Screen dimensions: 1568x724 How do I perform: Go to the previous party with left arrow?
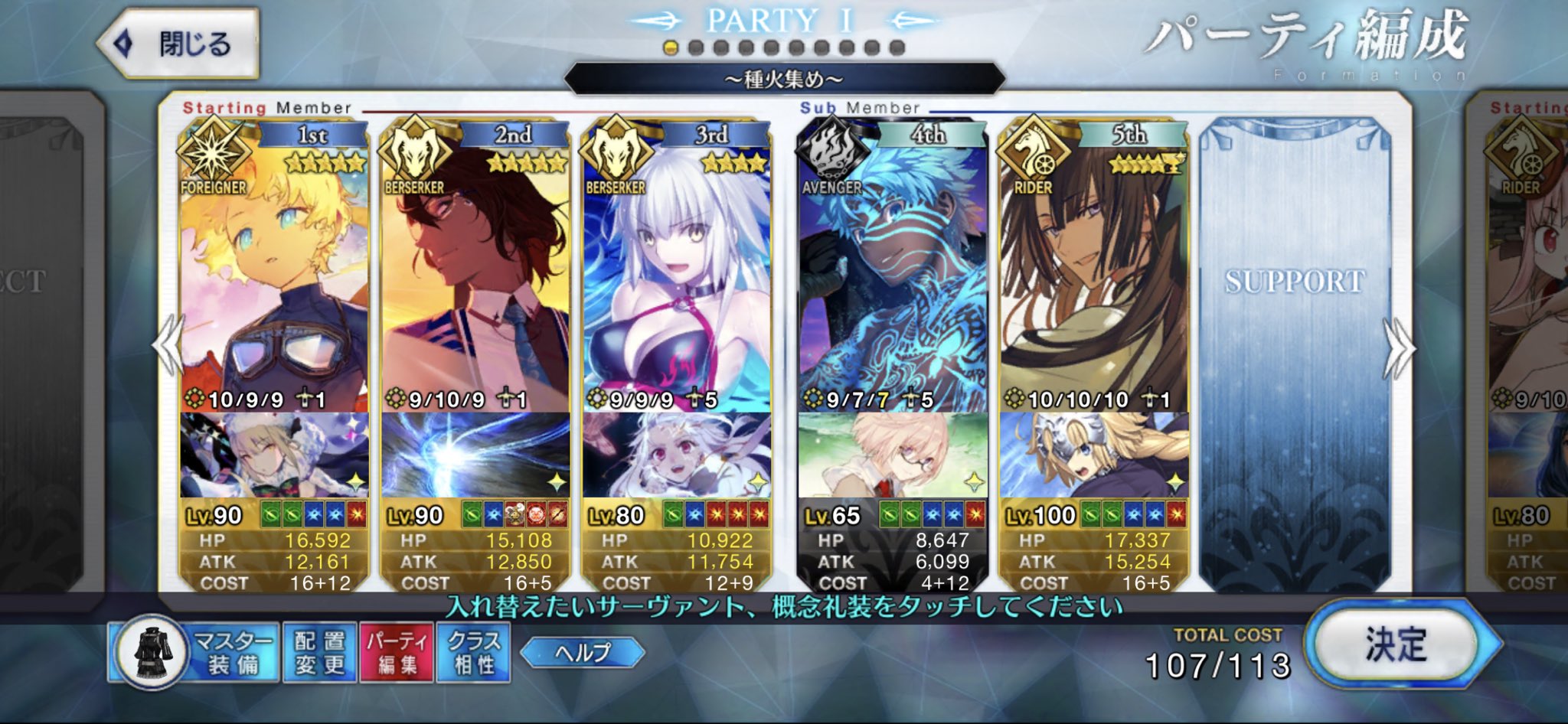tap(168, 346)
